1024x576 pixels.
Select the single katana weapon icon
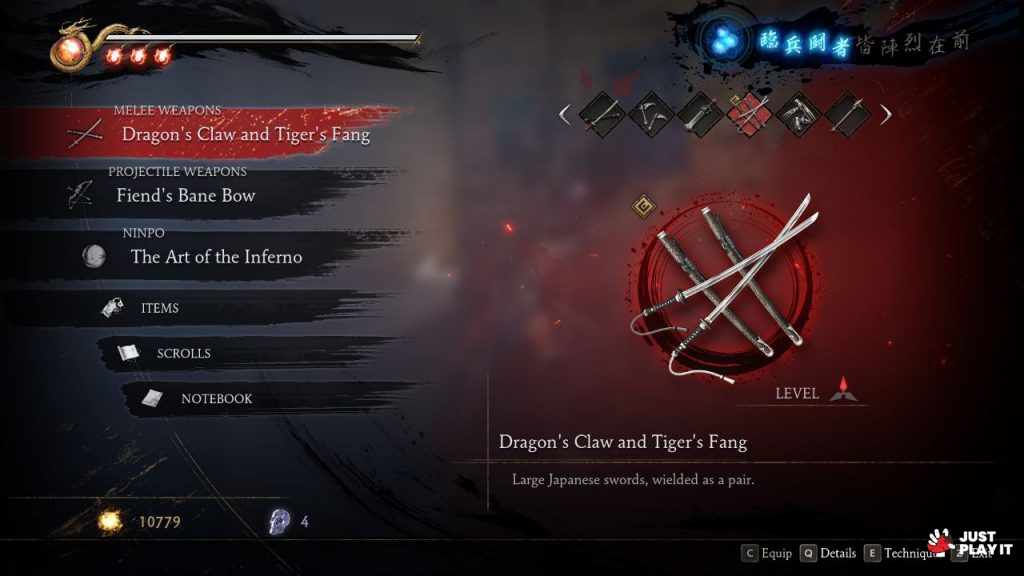tap(601, 114)
